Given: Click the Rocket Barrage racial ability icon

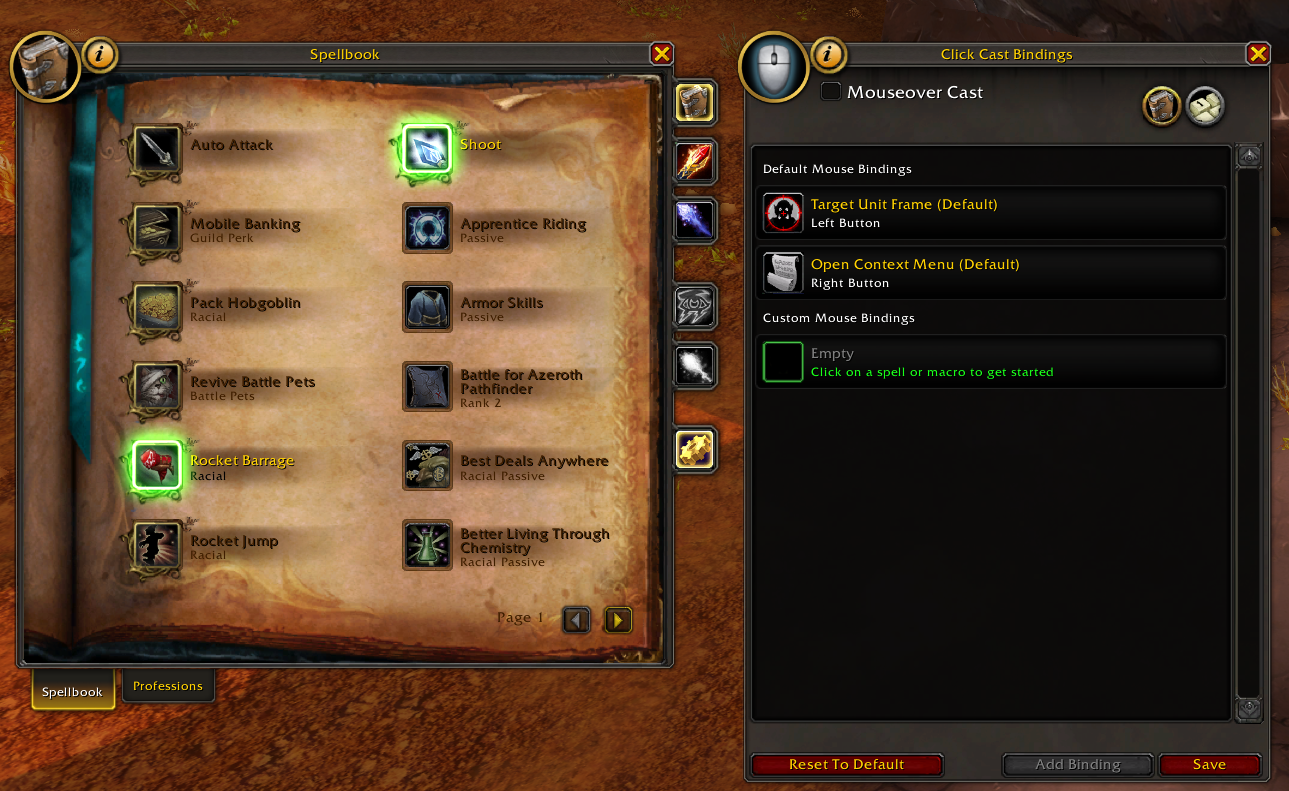Looking at the screenshot, I should (155, 464).
